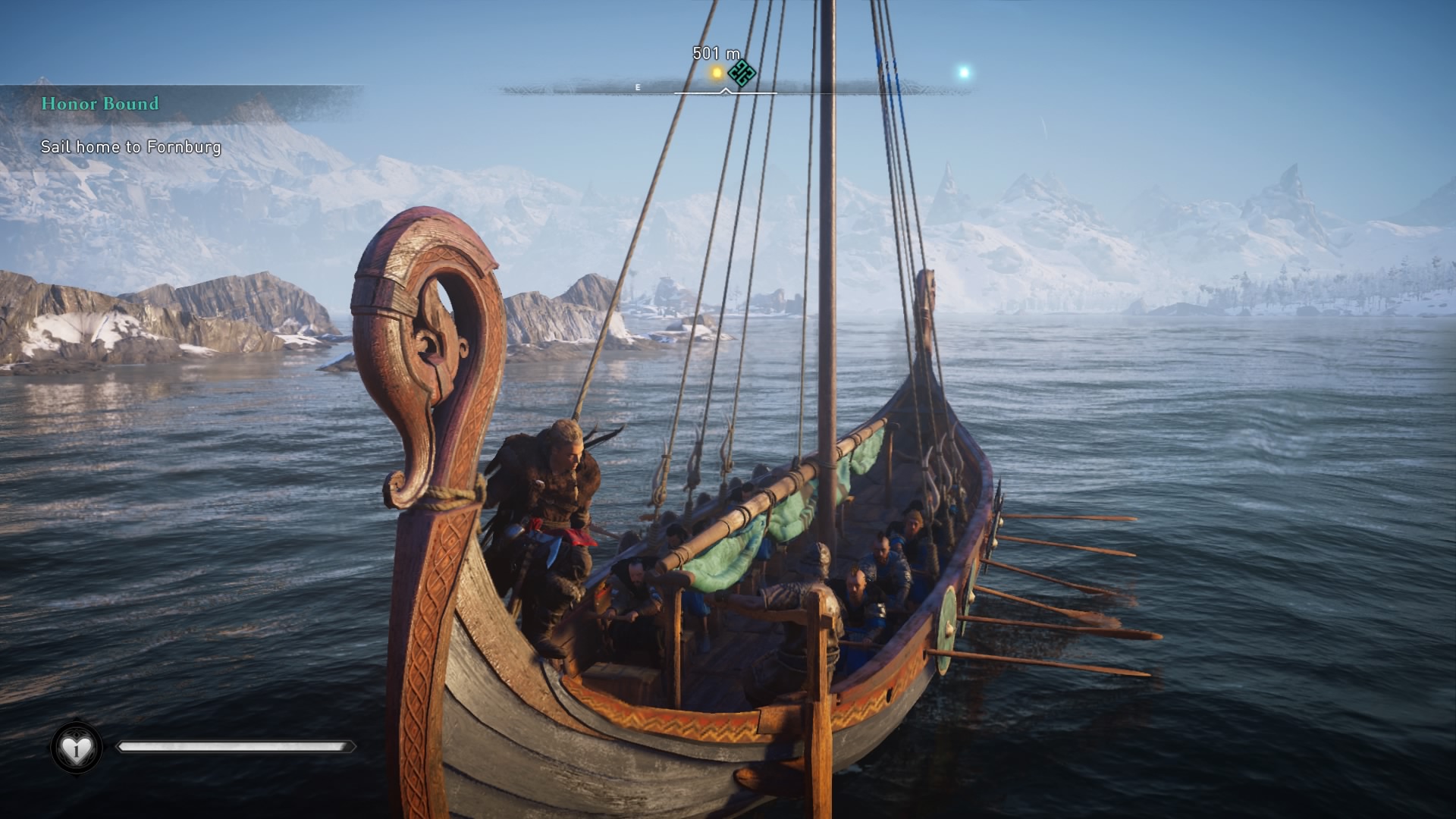Click the teal quest marker on compass

click(x=742, y=74)
